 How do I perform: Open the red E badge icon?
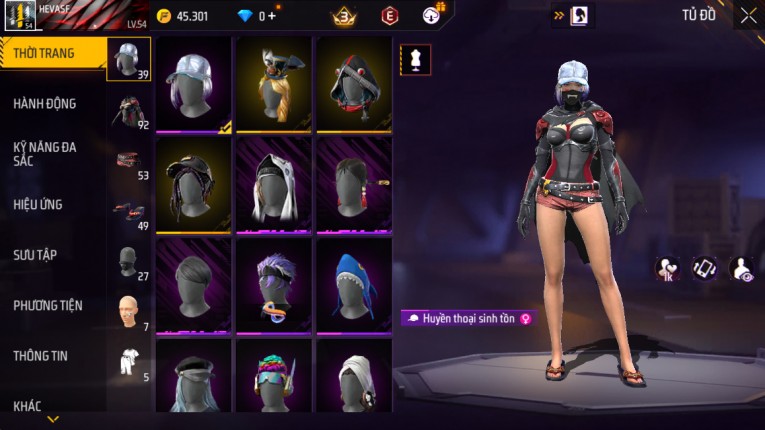tap(390, 16)
